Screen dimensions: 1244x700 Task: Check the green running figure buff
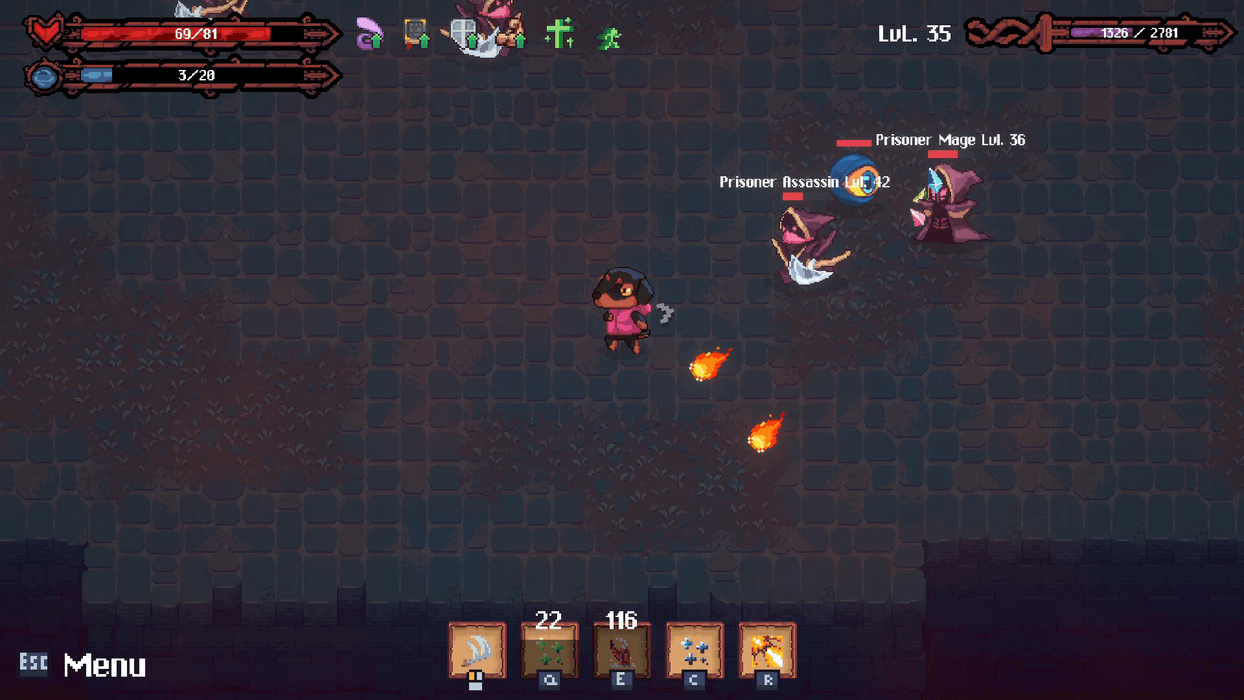tap(608, 38)
